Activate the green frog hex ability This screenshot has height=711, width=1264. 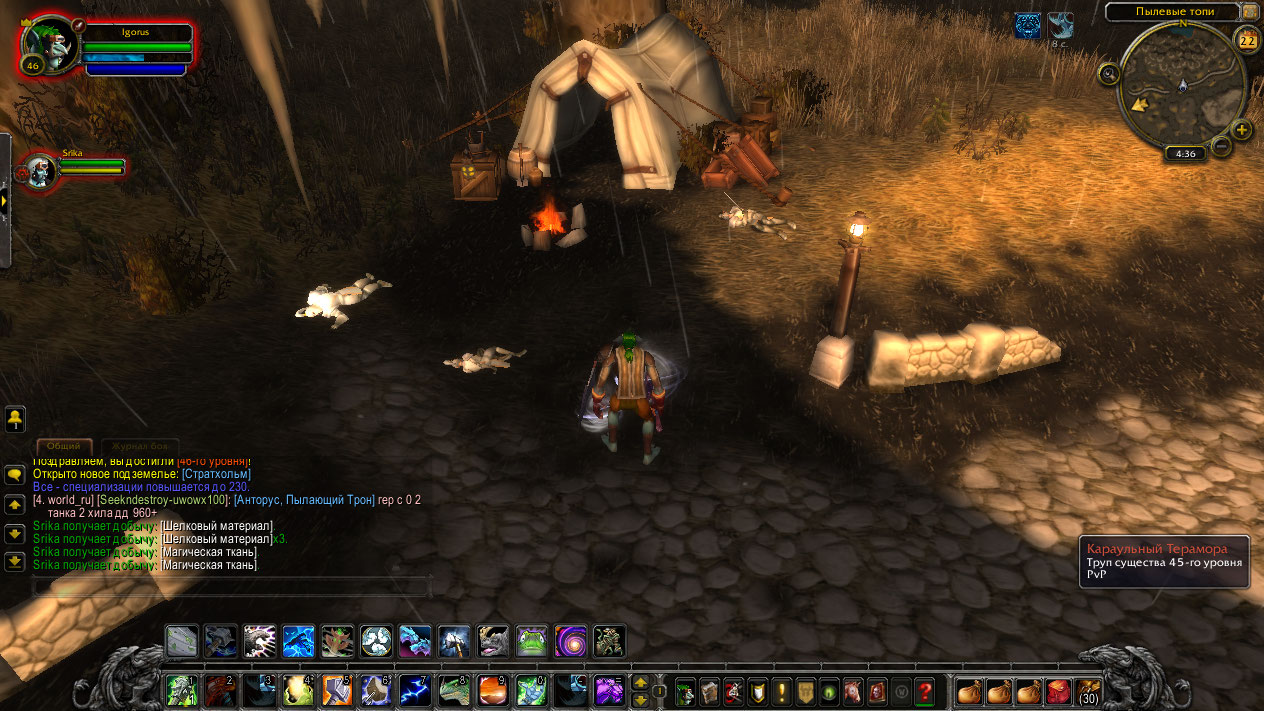[x=532, y=641]
